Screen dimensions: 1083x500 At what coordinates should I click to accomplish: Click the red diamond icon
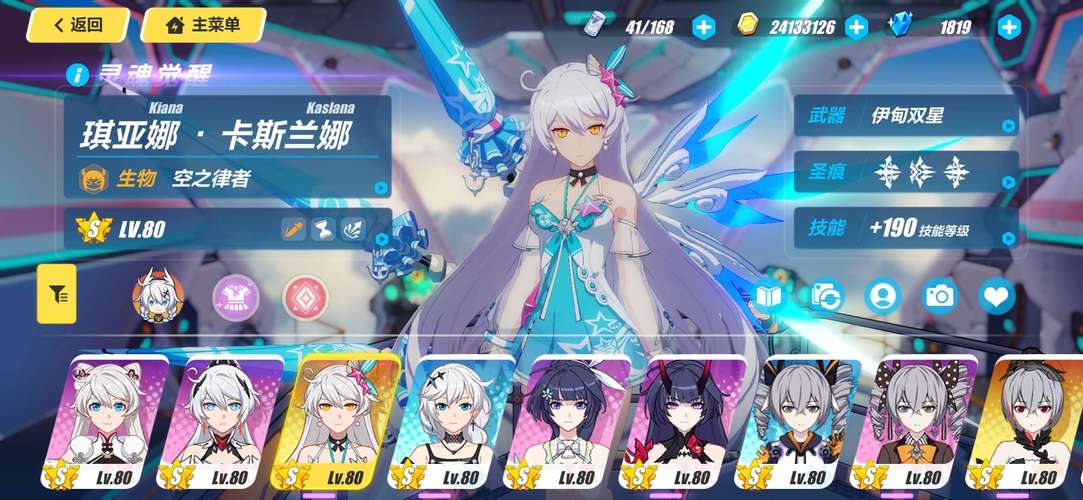coord(304,294)
